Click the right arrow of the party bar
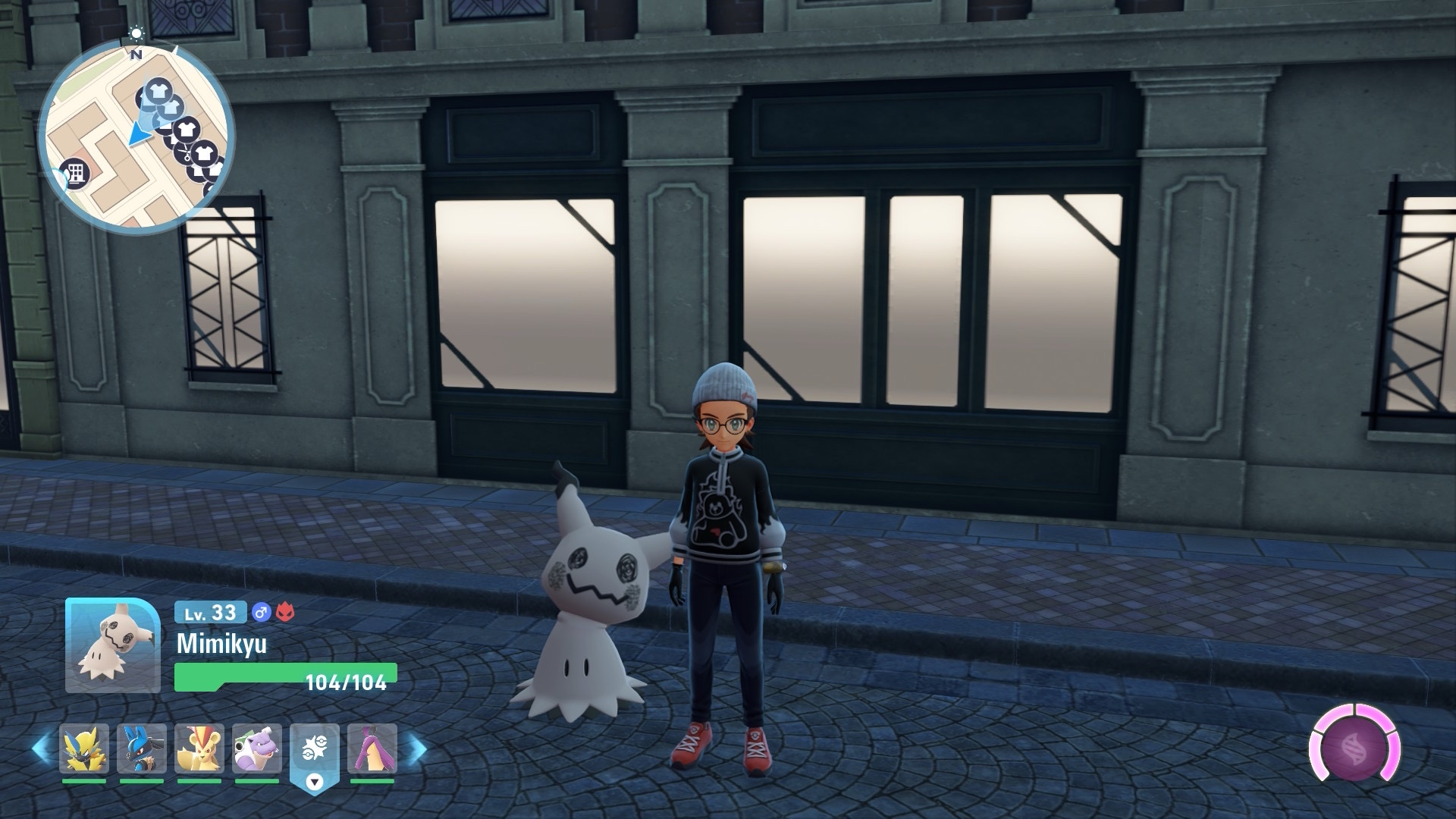 coord(416,749)
